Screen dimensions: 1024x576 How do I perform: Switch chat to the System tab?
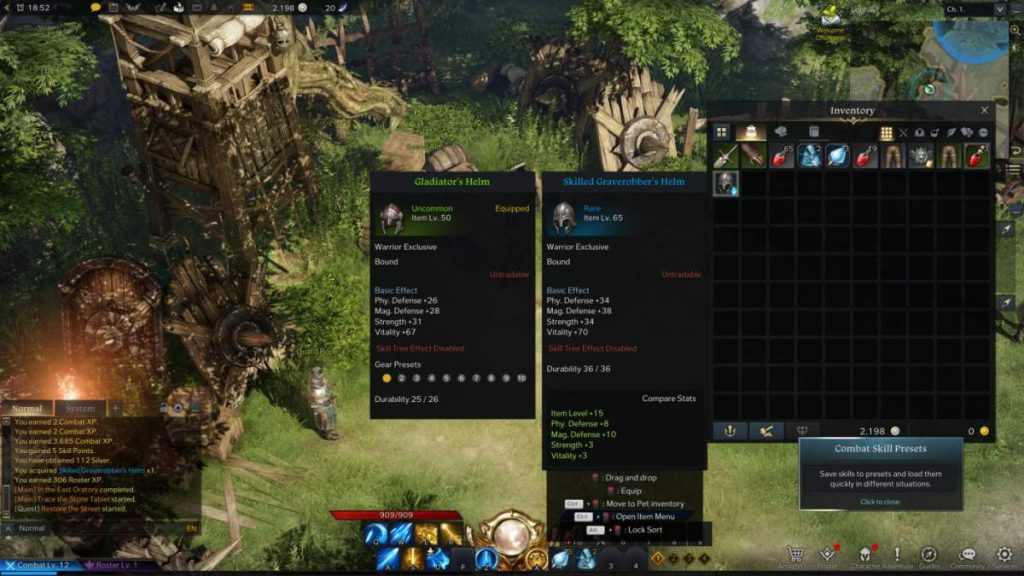pos(79,408)
